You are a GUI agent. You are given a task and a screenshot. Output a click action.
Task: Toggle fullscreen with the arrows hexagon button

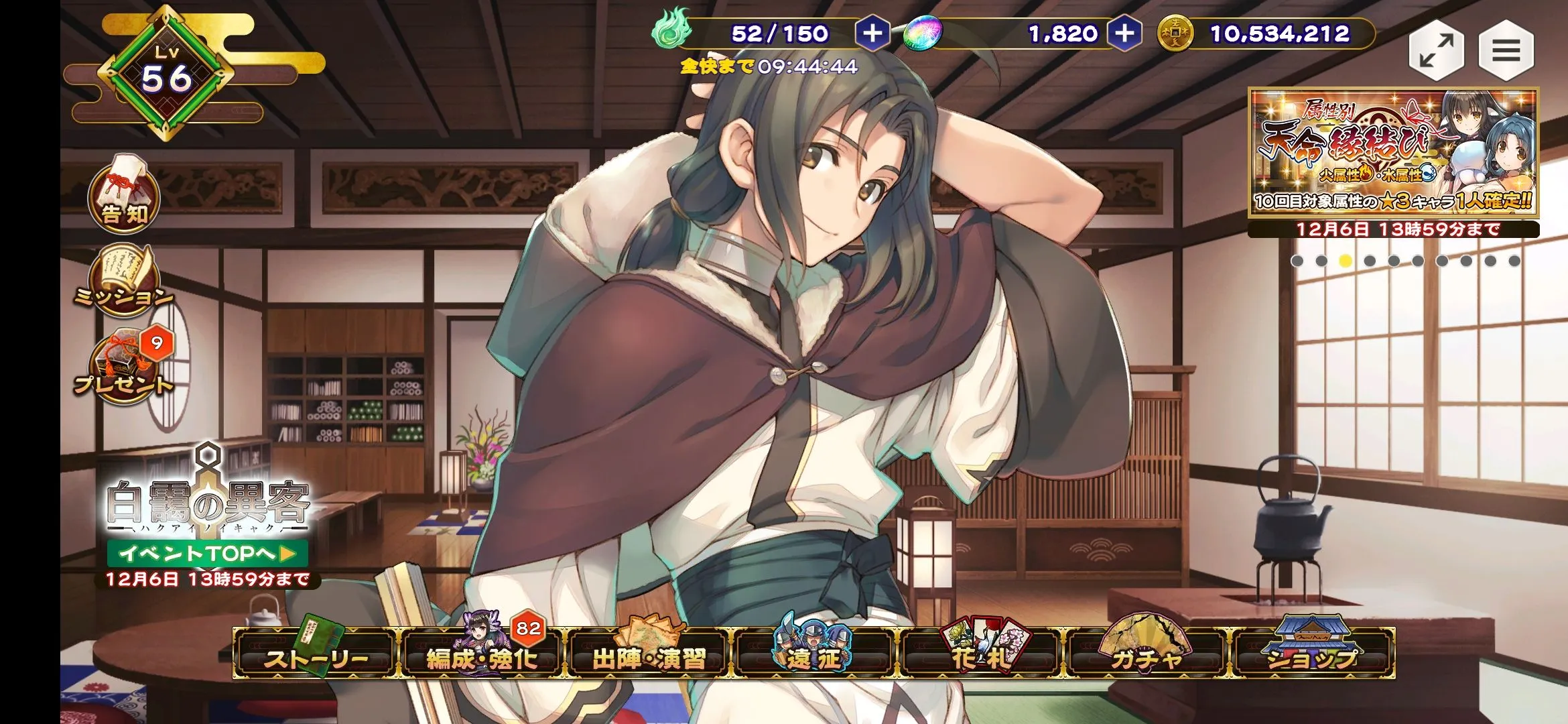(x=1436, y=51)
